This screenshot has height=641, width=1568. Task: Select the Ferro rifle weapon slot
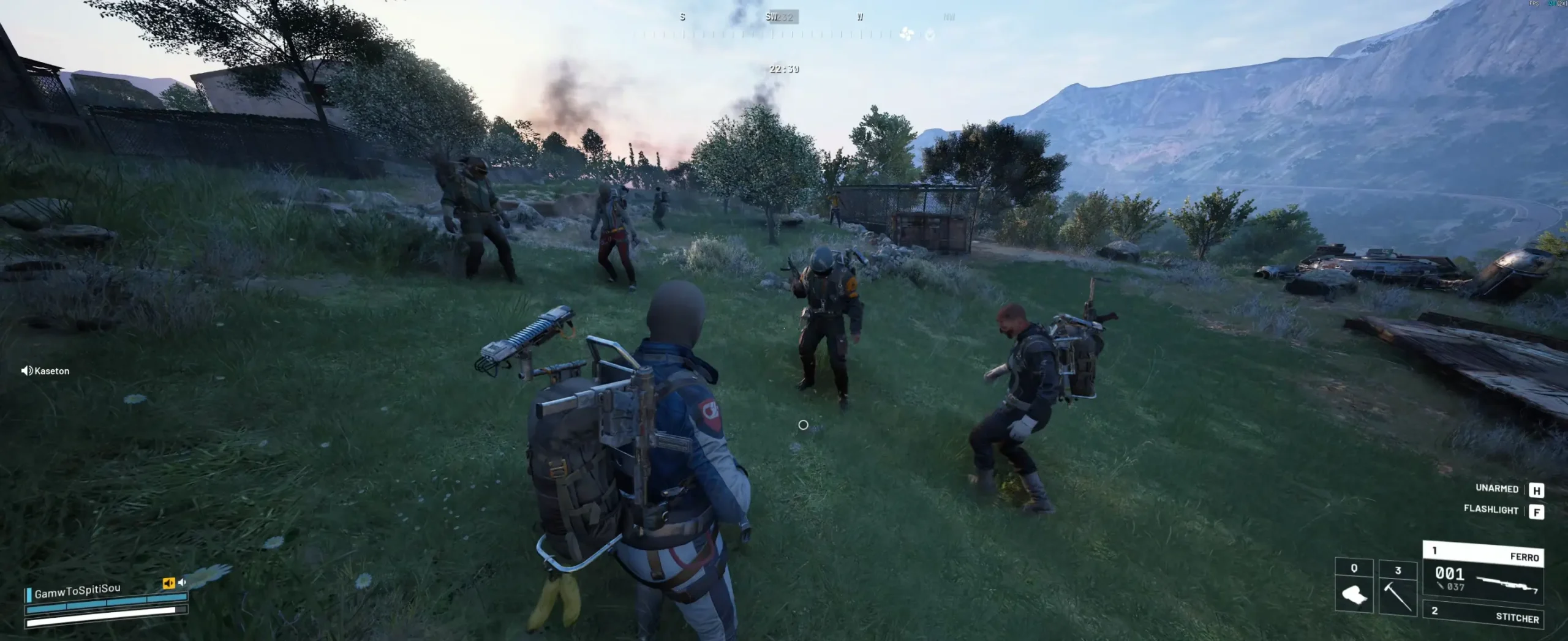pos(1482,573)
